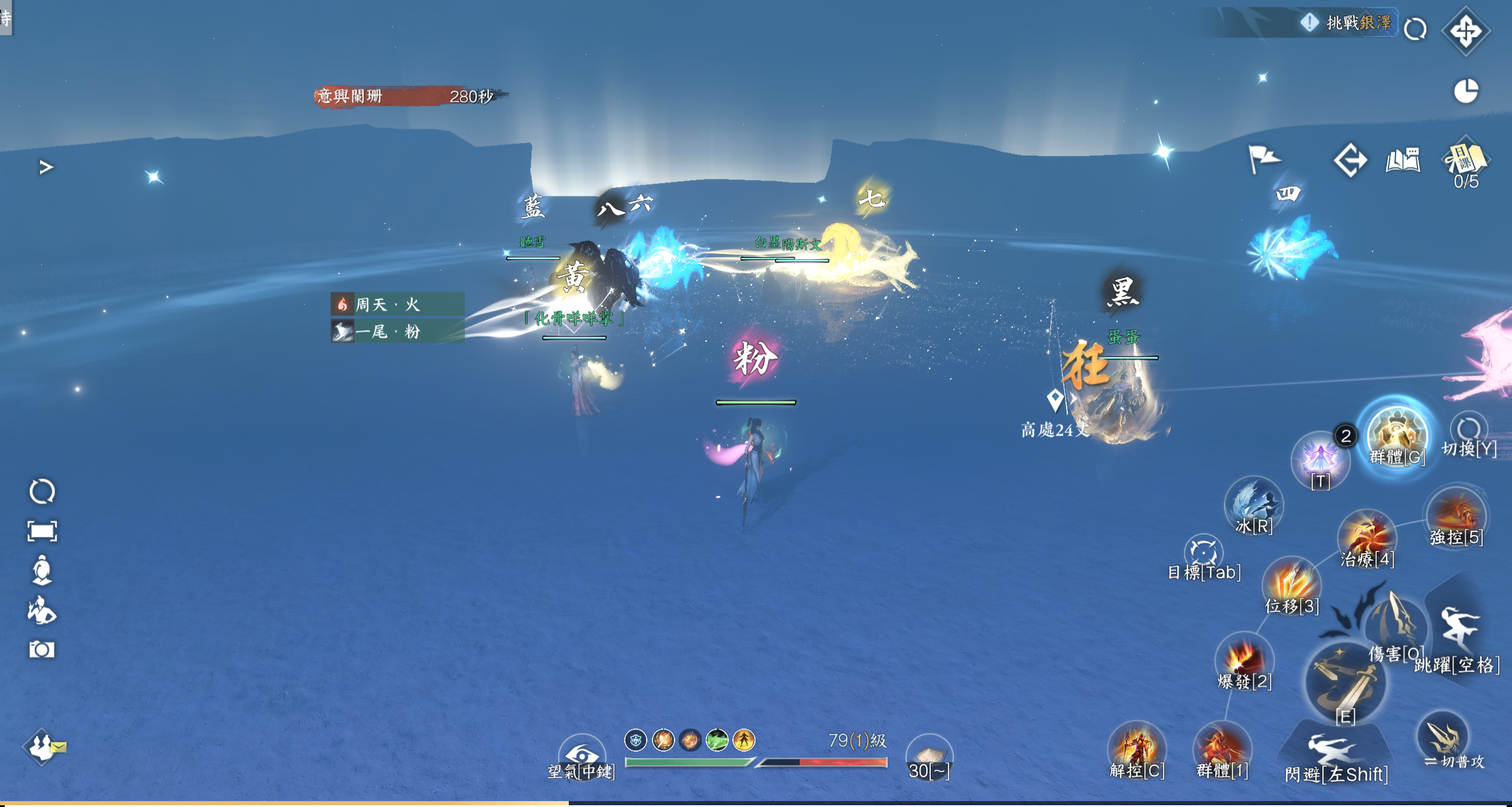Select the 目標[Tab] target button
The height and width of the screenshot is (807, 1512).
click(1203, 552)
